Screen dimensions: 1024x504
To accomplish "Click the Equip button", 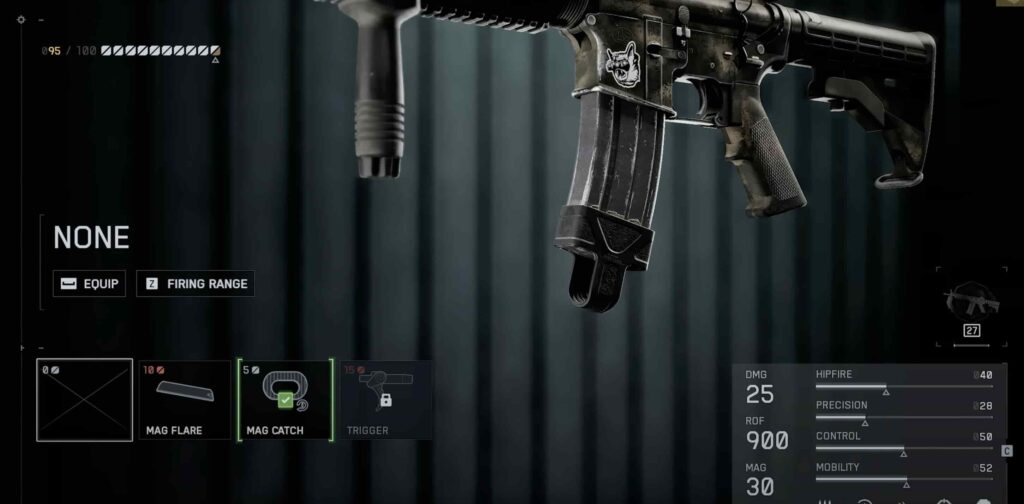I will 90,284.
